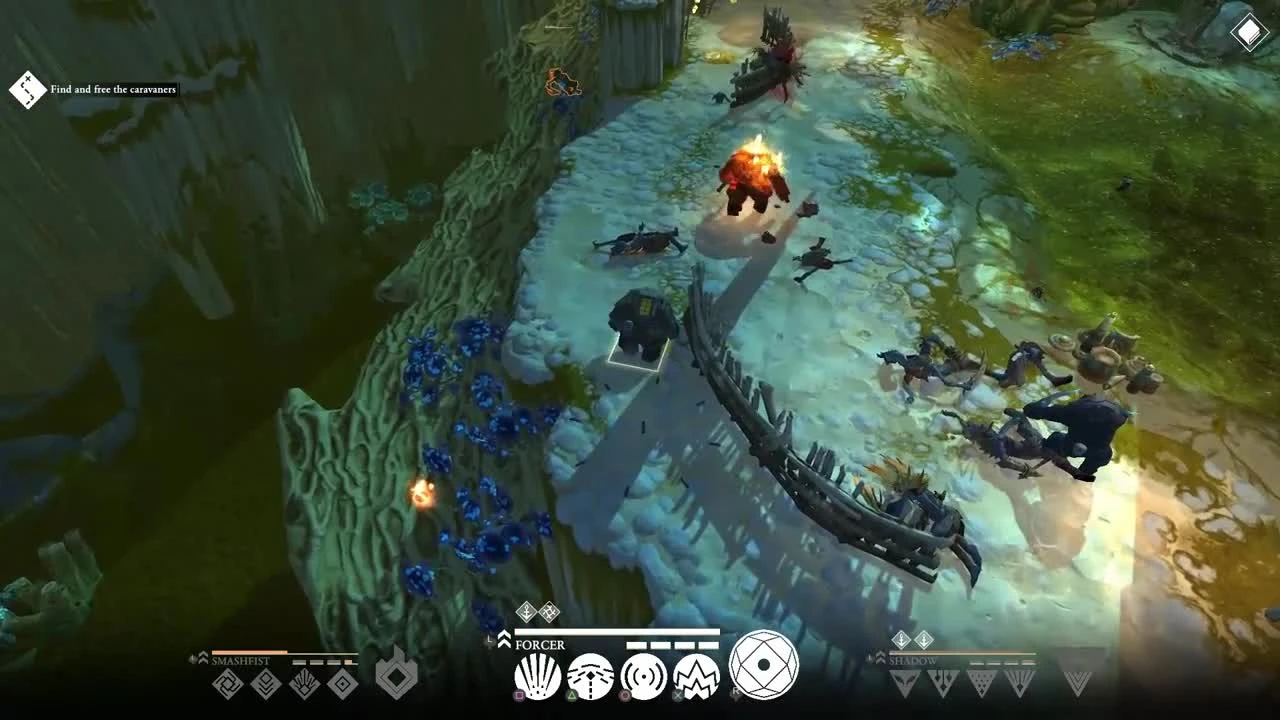Toggle Shadow's second anchor buff icon

click(924, 640)
